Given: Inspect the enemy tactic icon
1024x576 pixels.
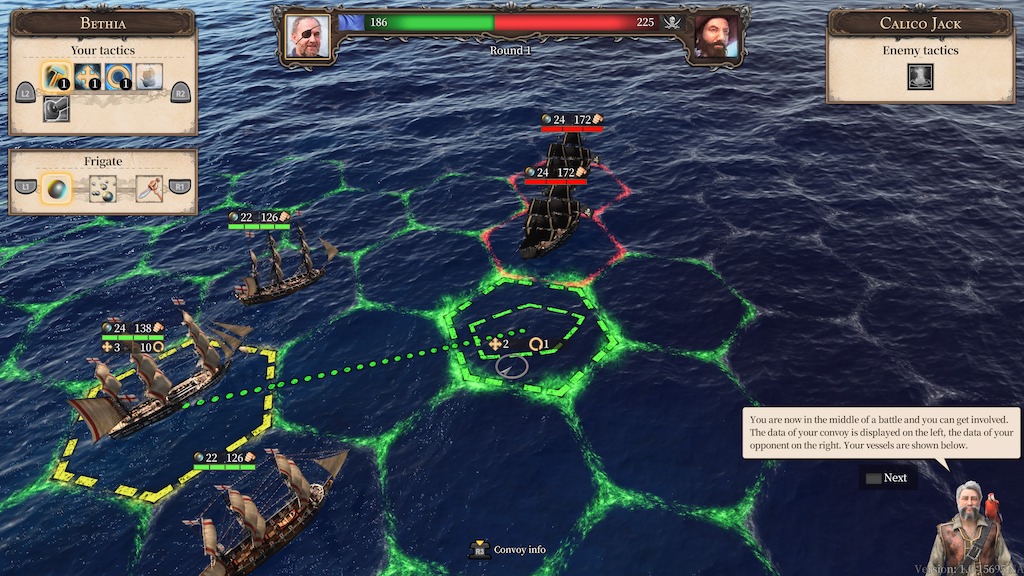Looking at the screenshot, I should pos(920,77).
